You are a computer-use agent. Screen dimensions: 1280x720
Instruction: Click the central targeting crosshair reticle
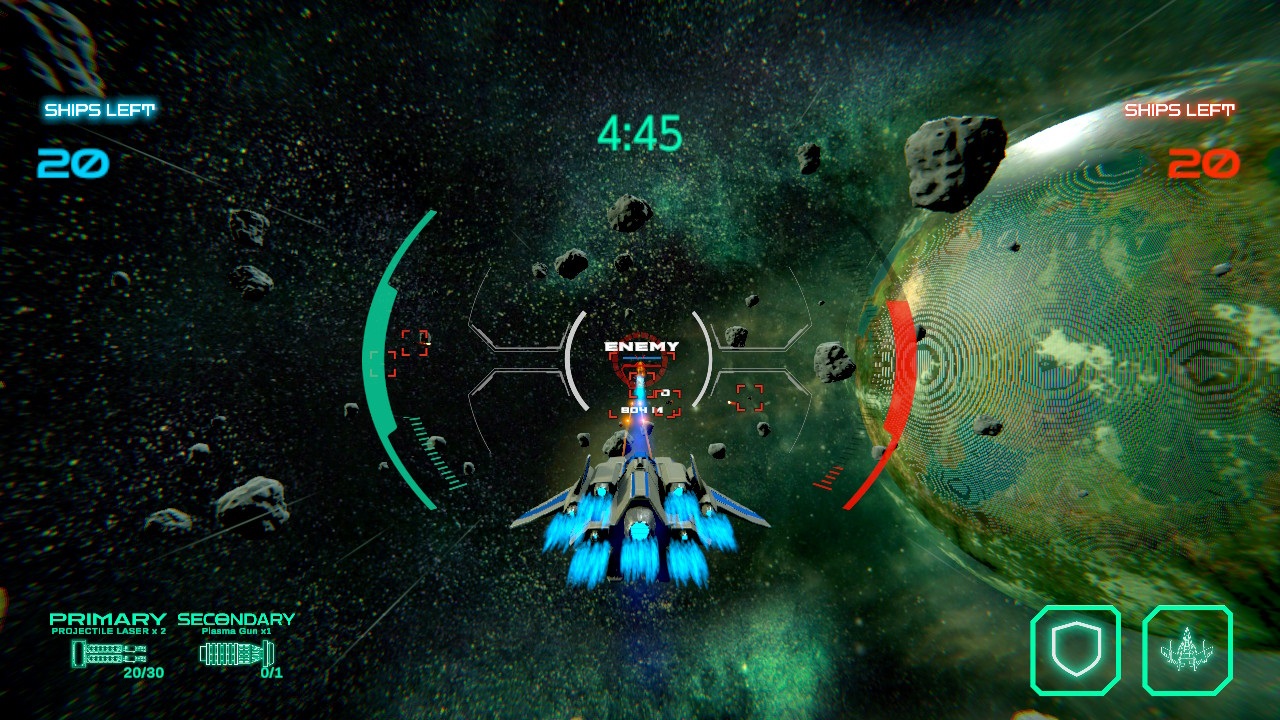coord(640,370)
